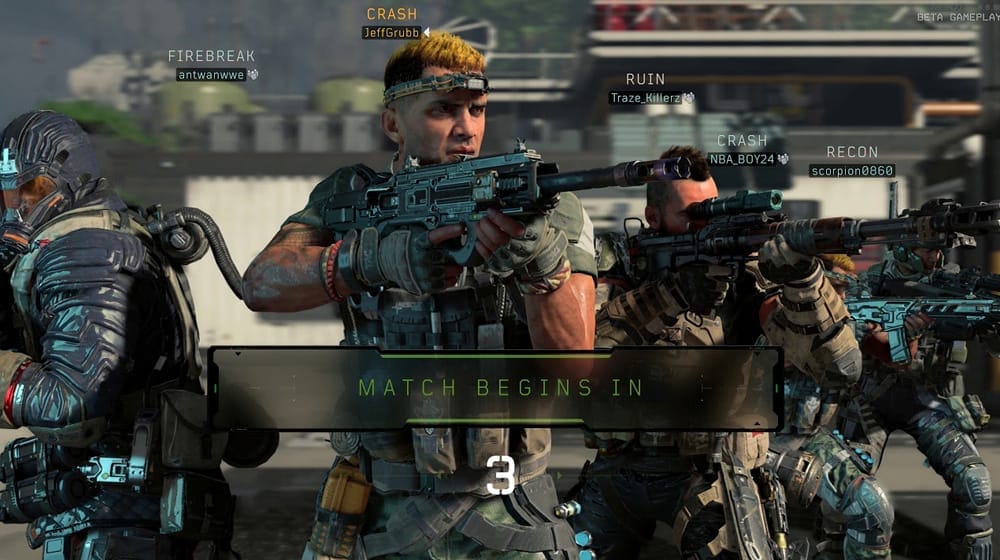Pick the scorpion0860 player name tag

[x=851, y=170]
